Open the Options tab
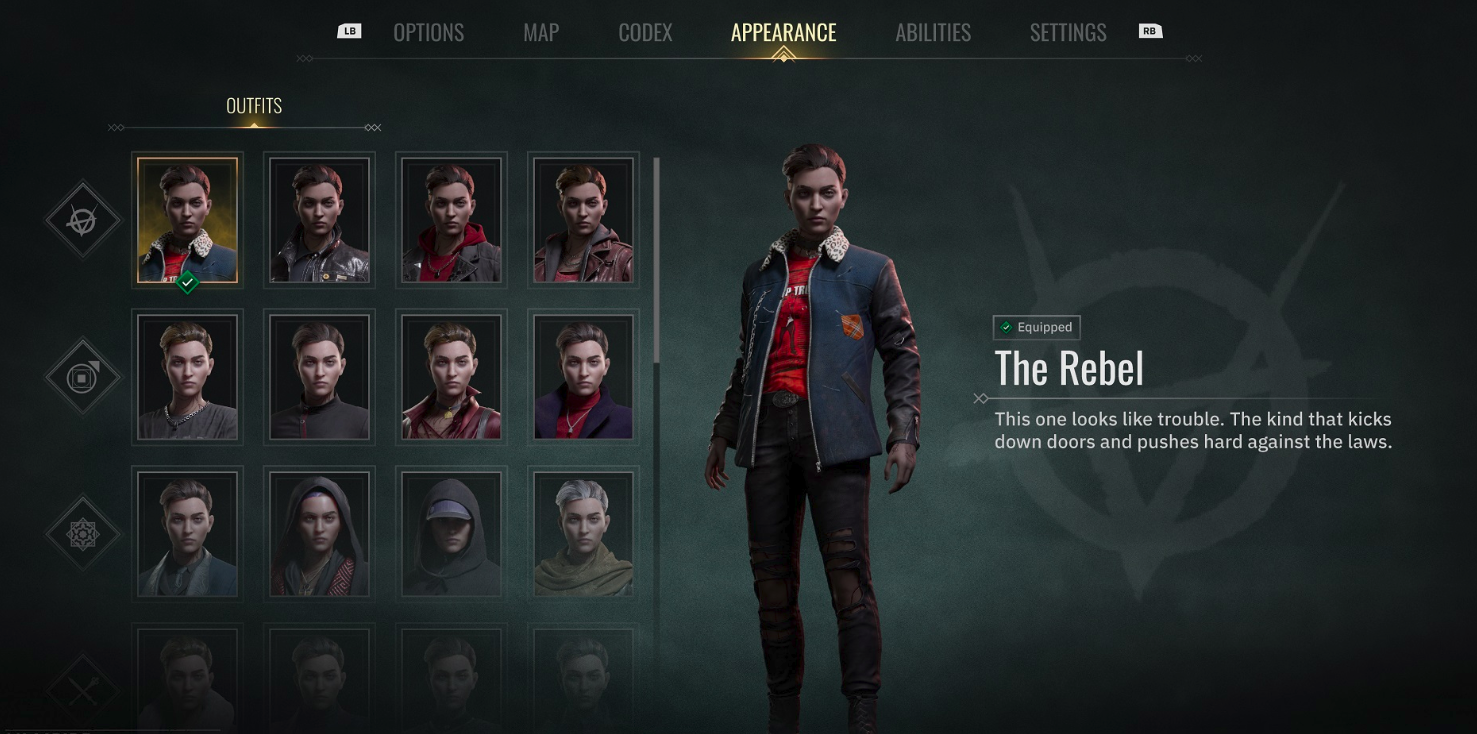 (428, 33)
